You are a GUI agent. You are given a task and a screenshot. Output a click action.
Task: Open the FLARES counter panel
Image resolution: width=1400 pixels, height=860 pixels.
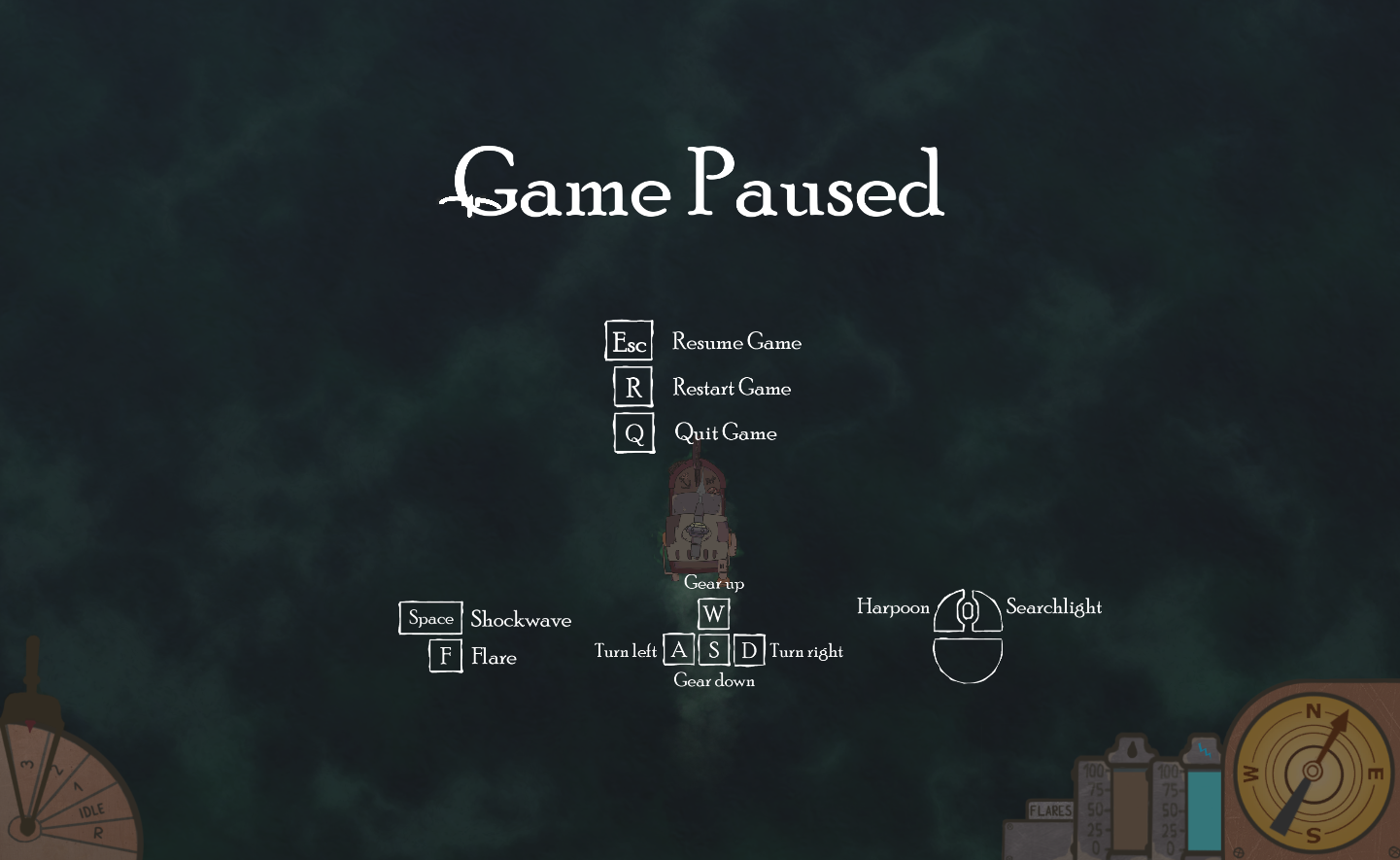pos(1049,809)
